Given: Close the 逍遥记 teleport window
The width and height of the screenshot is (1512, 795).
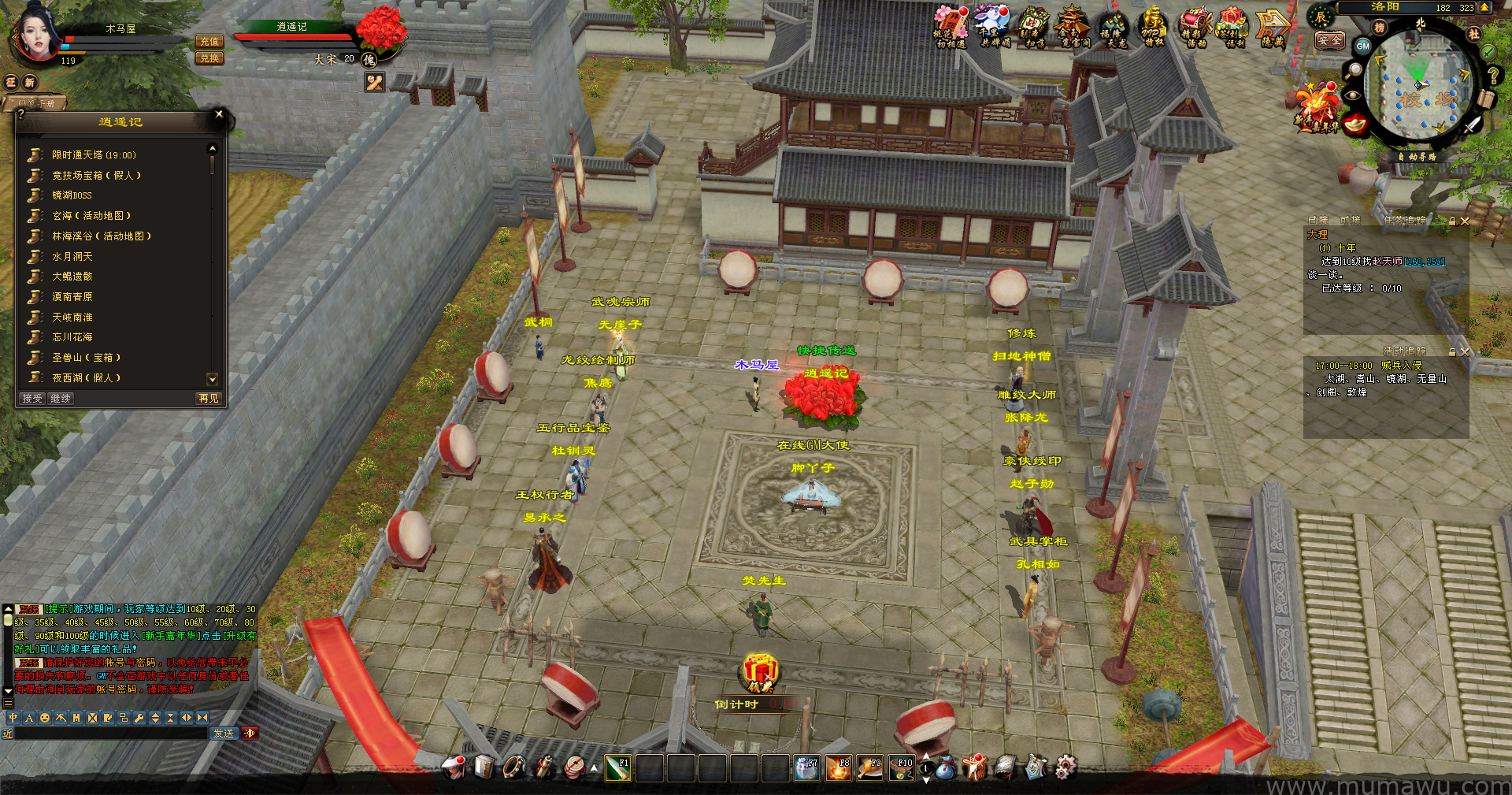Looking at the screenshot, I should (x=219, y=114).
